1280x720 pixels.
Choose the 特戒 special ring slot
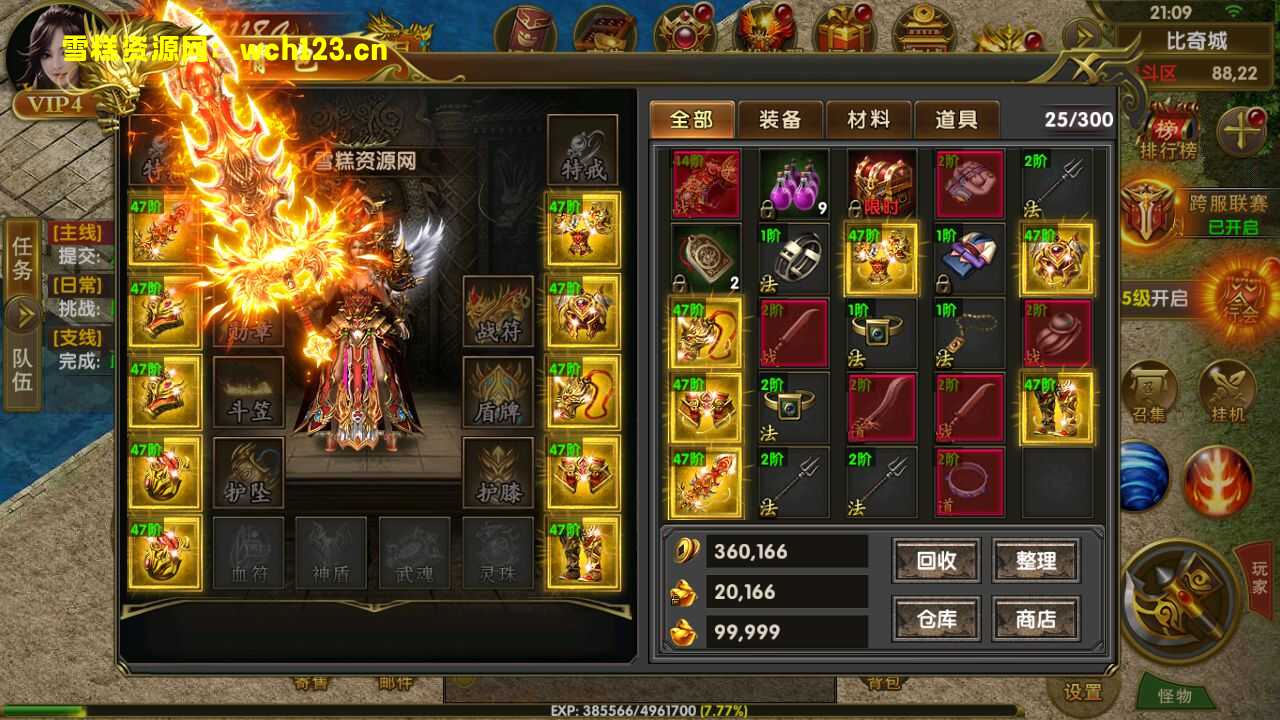583,150
